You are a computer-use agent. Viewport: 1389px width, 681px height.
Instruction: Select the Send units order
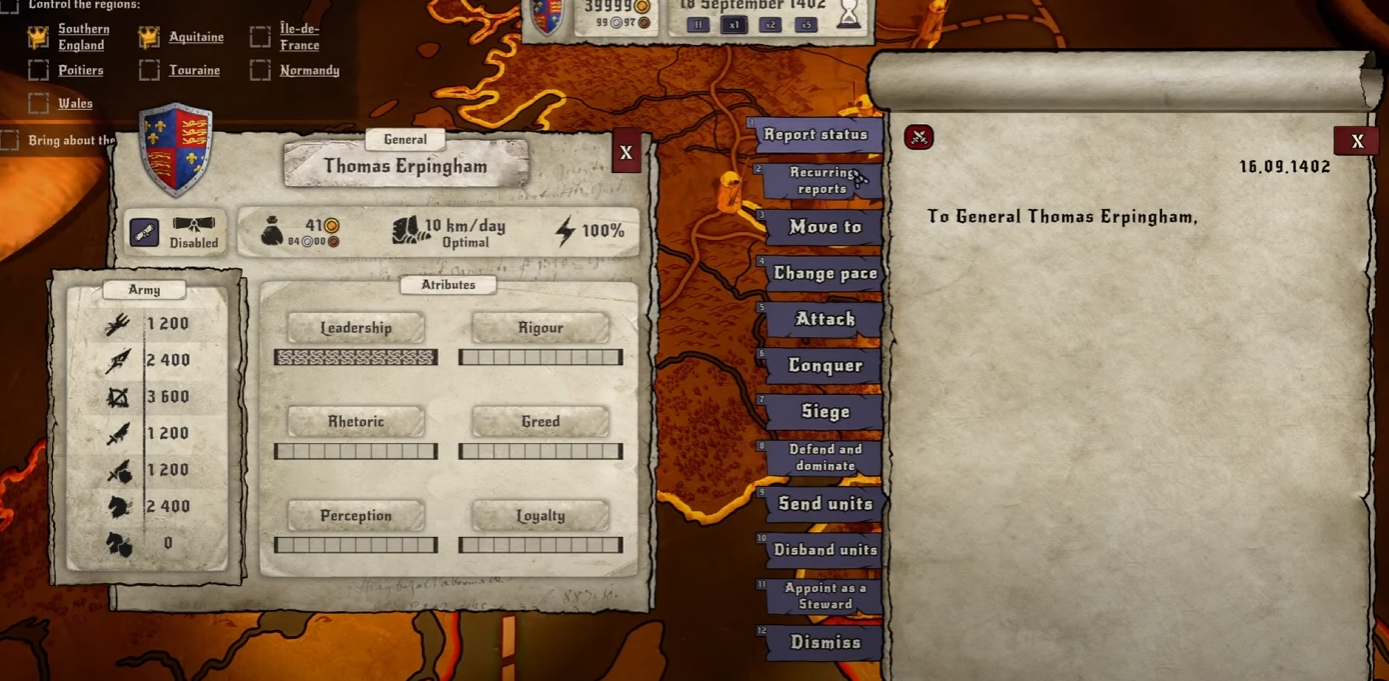[824, 504]
